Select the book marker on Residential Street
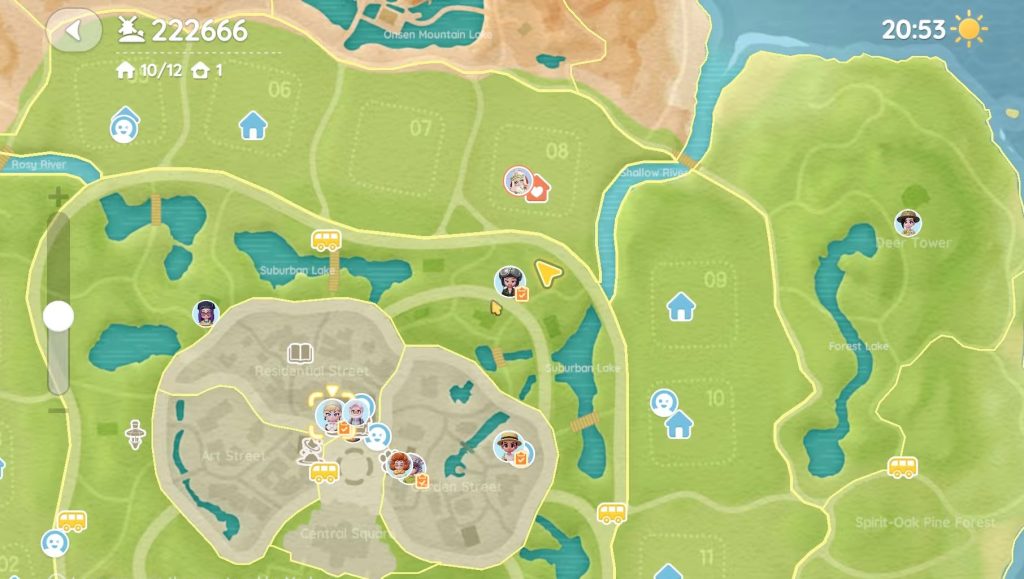The width and height of the screenshot is (1024, 579). 300,353
